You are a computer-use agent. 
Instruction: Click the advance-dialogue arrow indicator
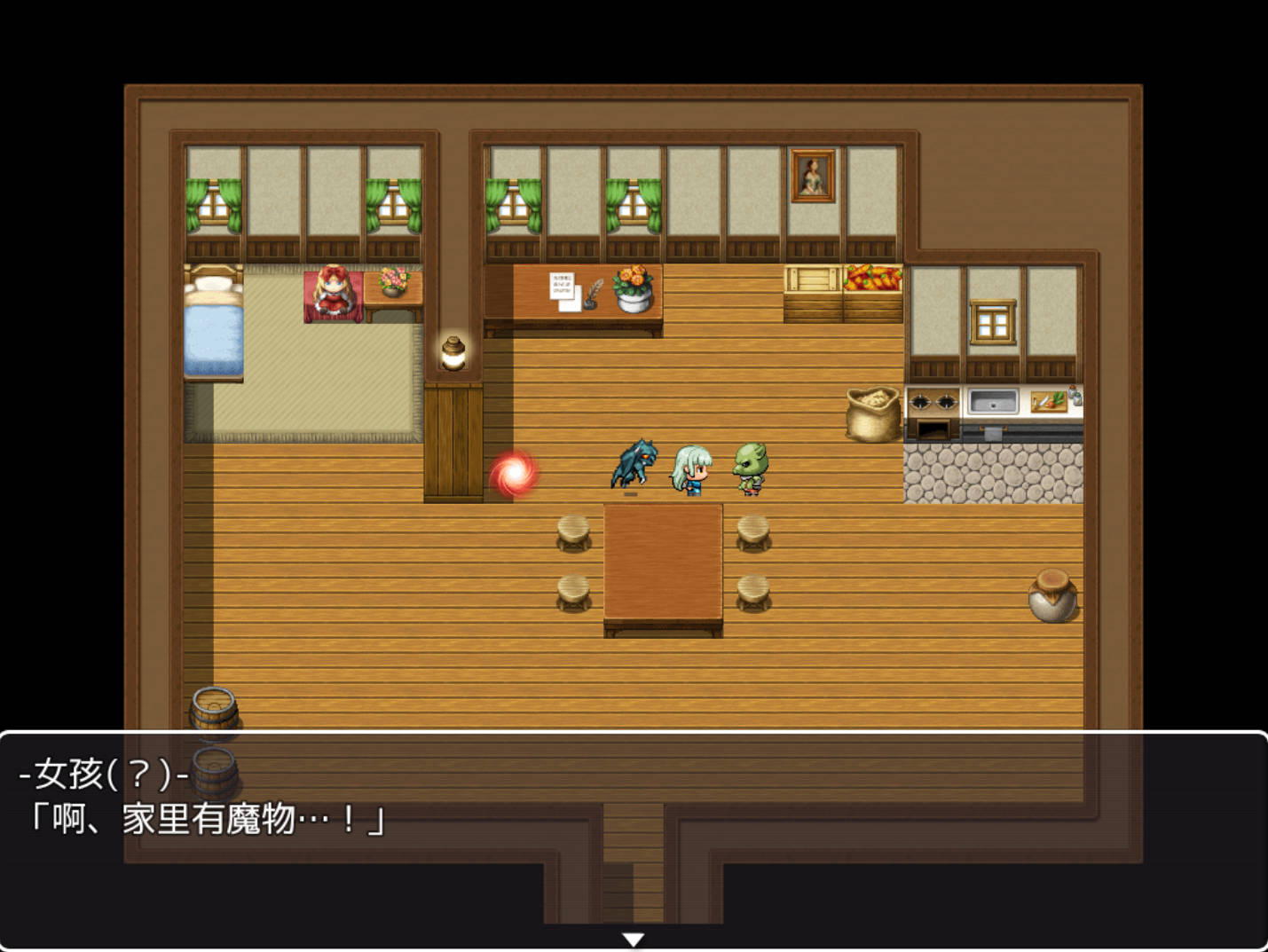click(x=633, y=937)
